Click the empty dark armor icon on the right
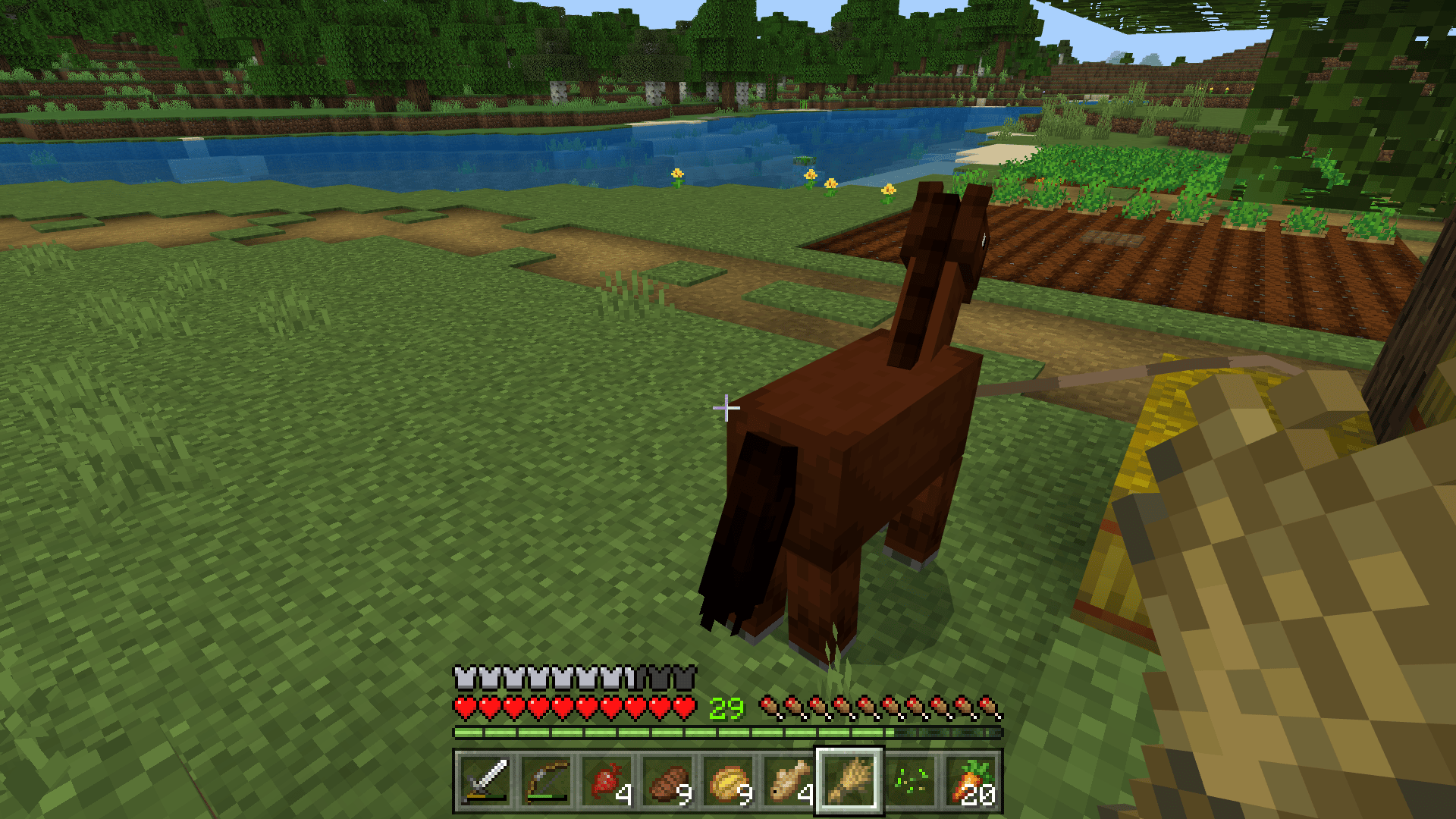 682,673
